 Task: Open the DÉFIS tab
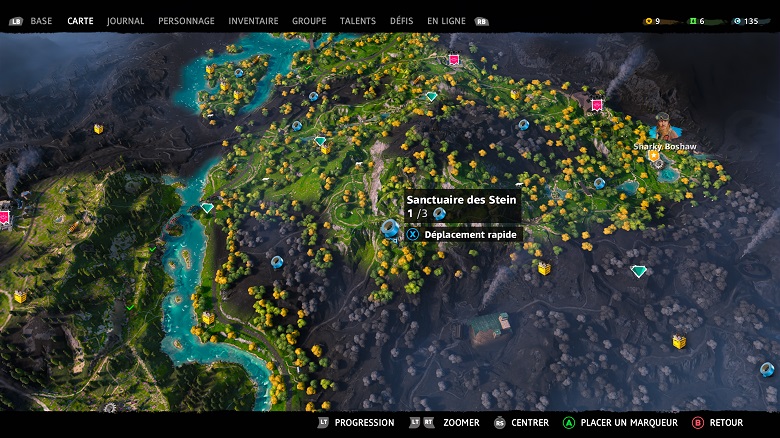click(x=402, y=21)
